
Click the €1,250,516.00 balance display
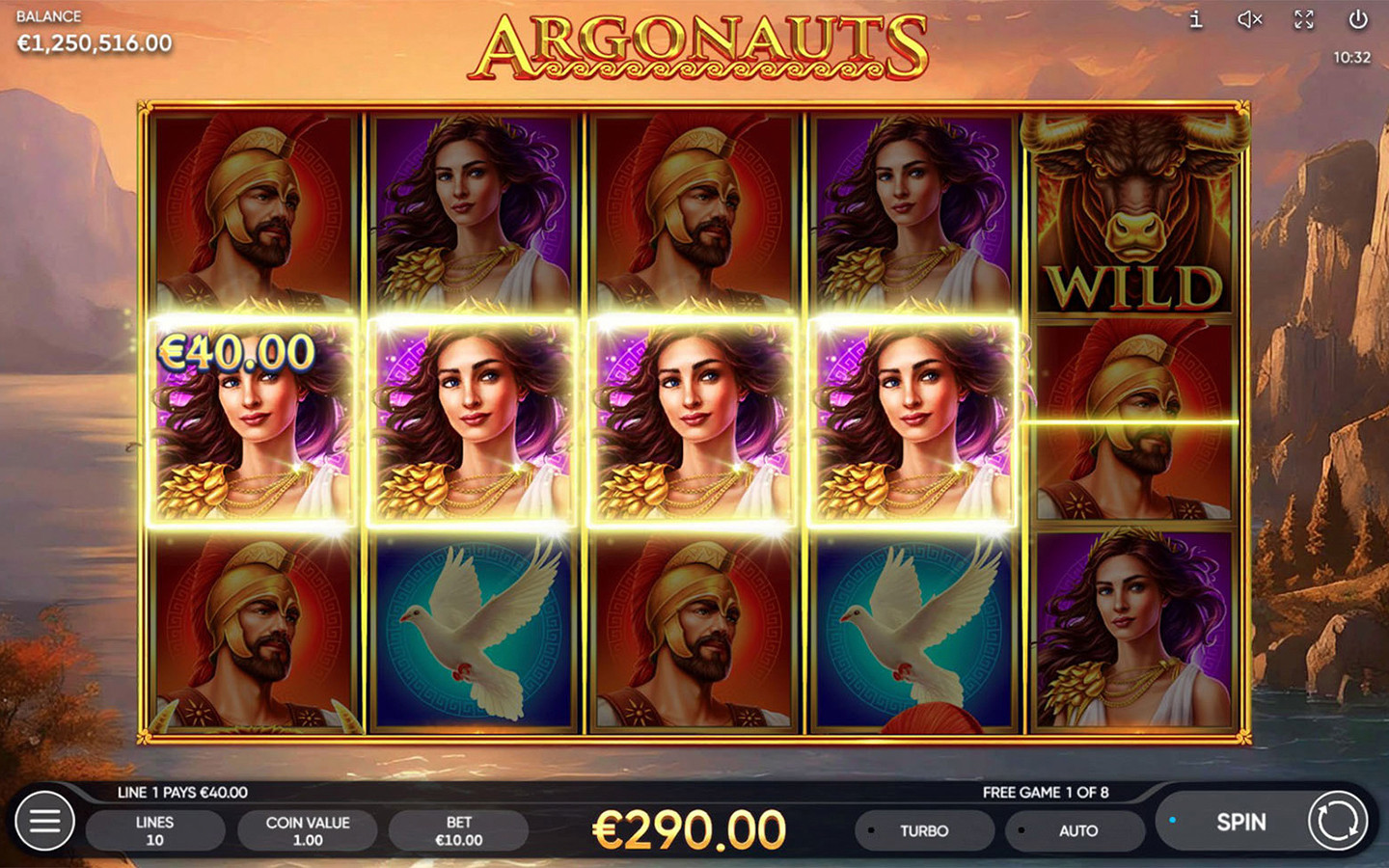click(92, 42)
